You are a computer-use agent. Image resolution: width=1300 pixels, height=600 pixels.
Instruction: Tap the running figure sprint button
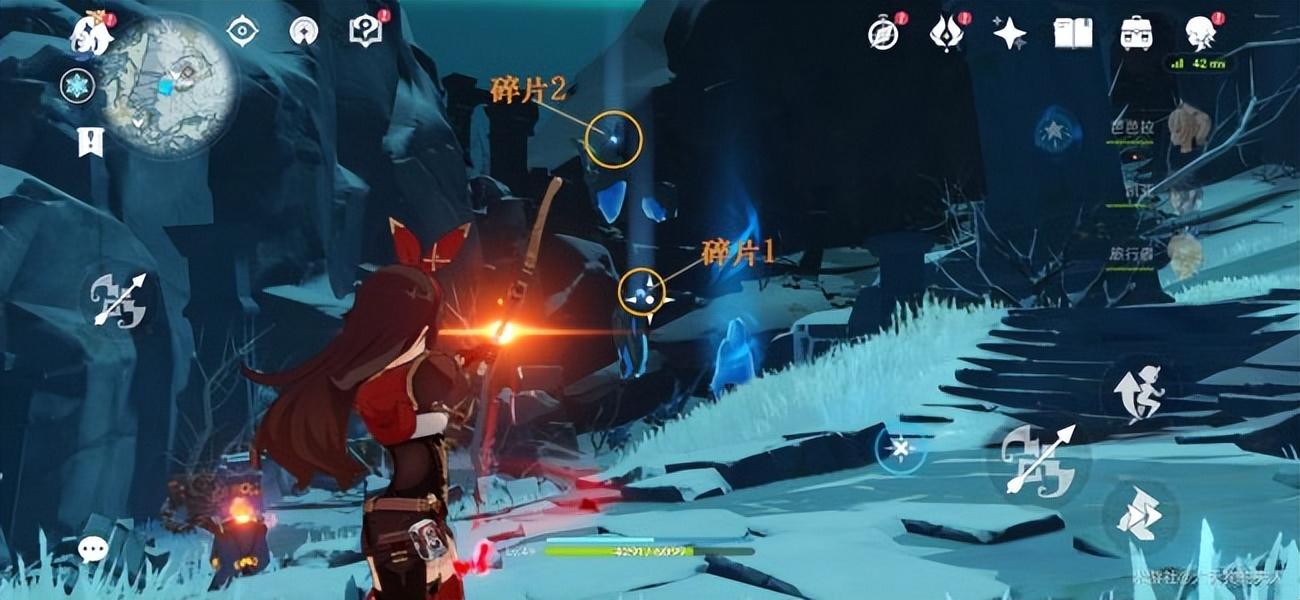tap(1142, 391)
